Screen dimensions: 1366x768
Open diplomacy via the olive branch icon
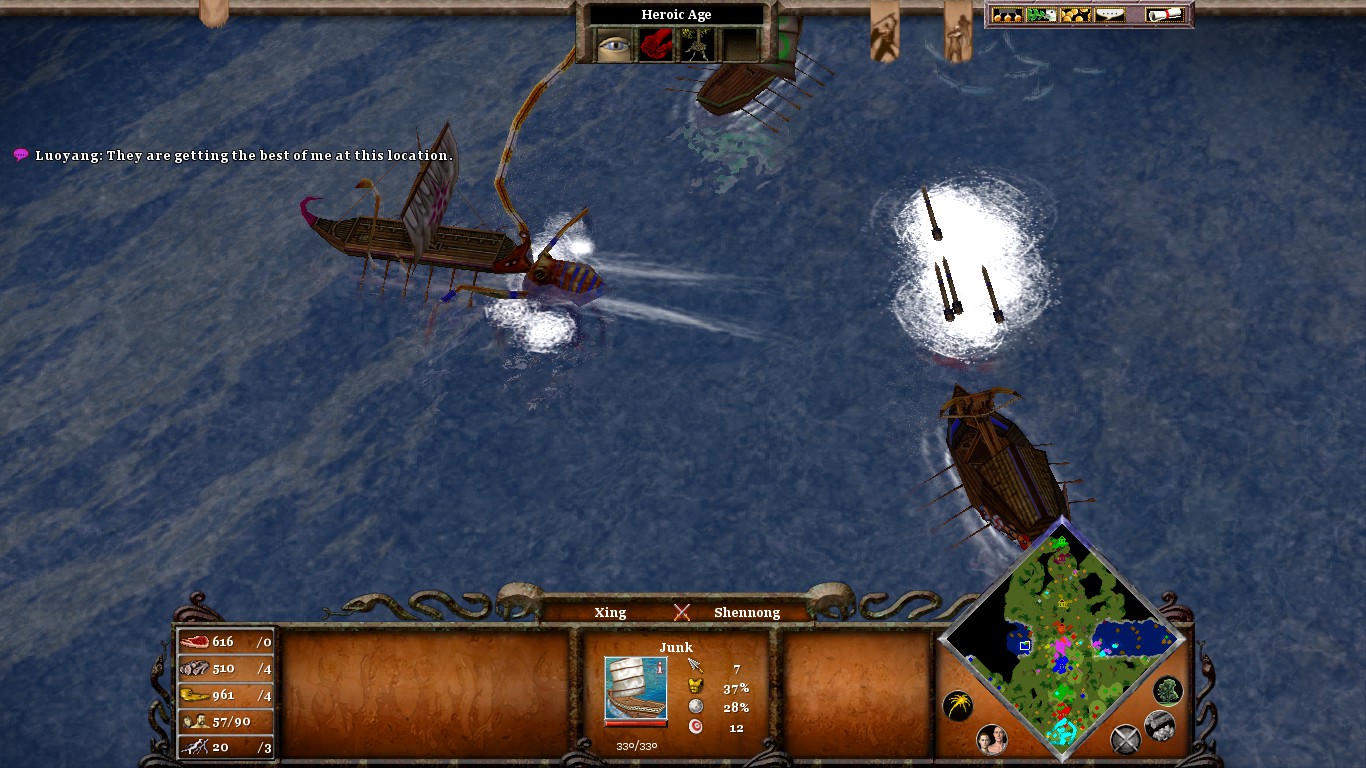click(1041, 14)
